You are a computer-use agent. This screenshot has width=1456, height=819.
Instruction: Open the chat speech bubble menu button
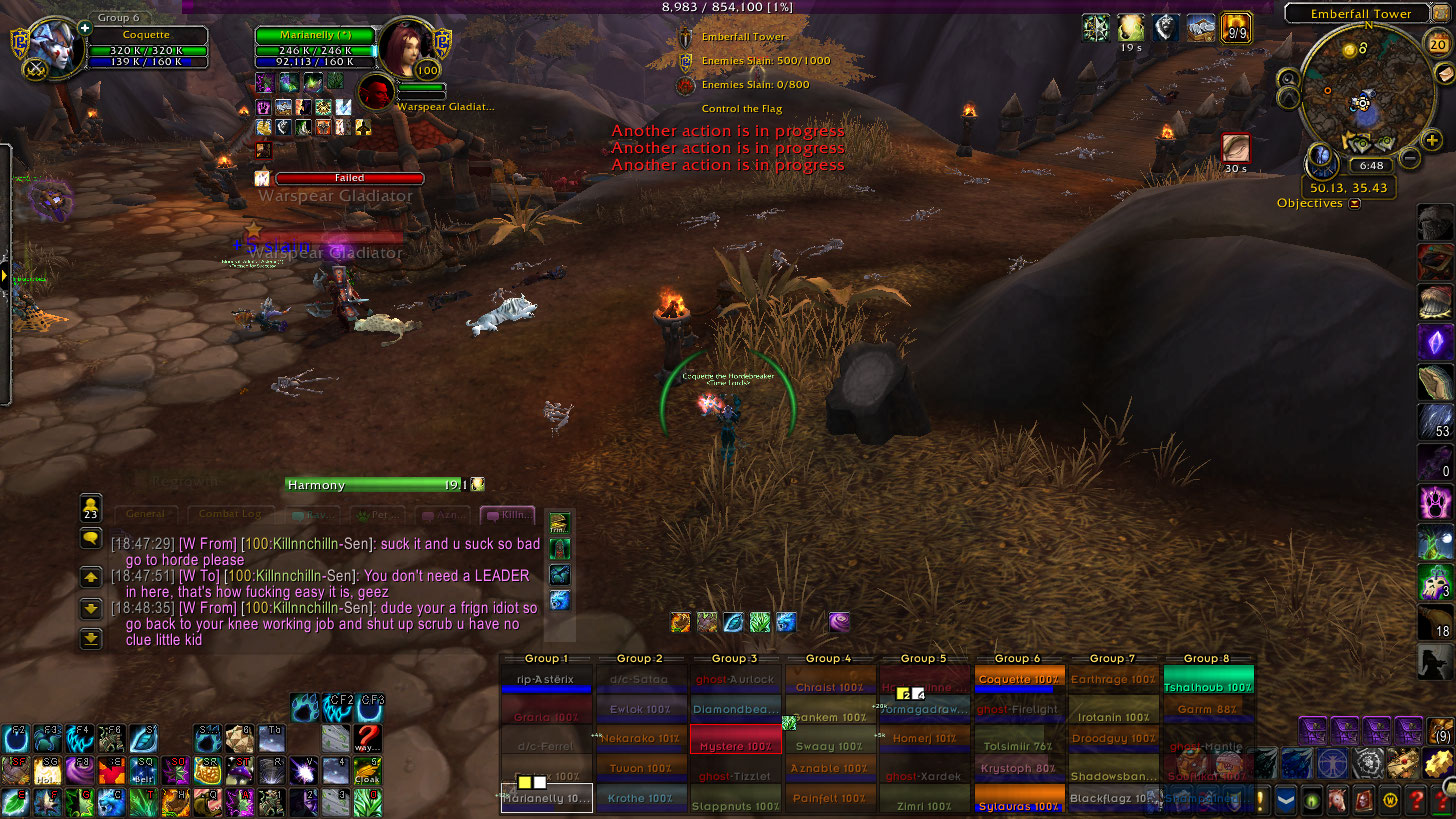[91, 538]
